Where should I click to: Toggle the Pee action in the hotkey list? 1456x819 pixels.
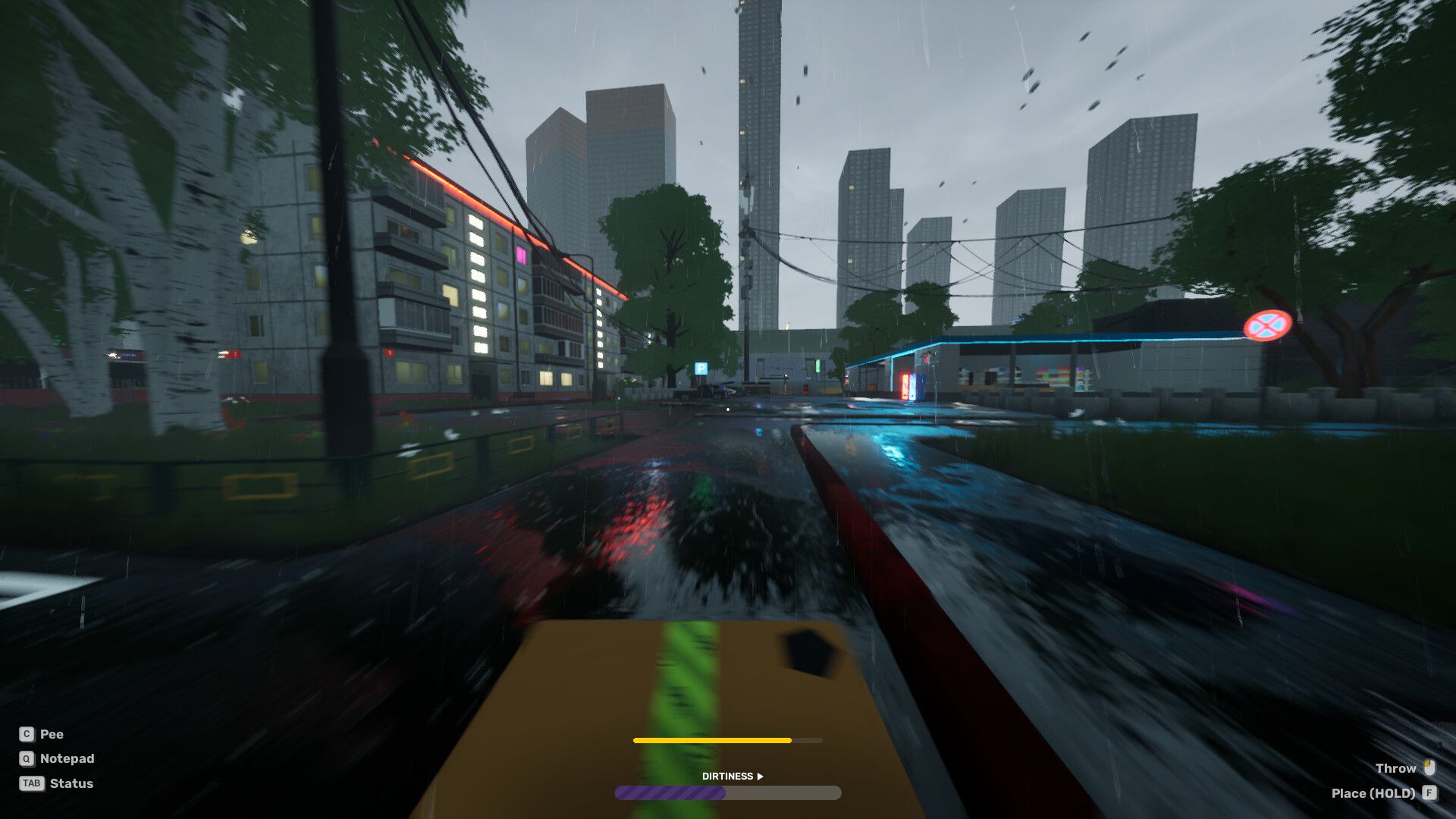[x=52, y=733]
